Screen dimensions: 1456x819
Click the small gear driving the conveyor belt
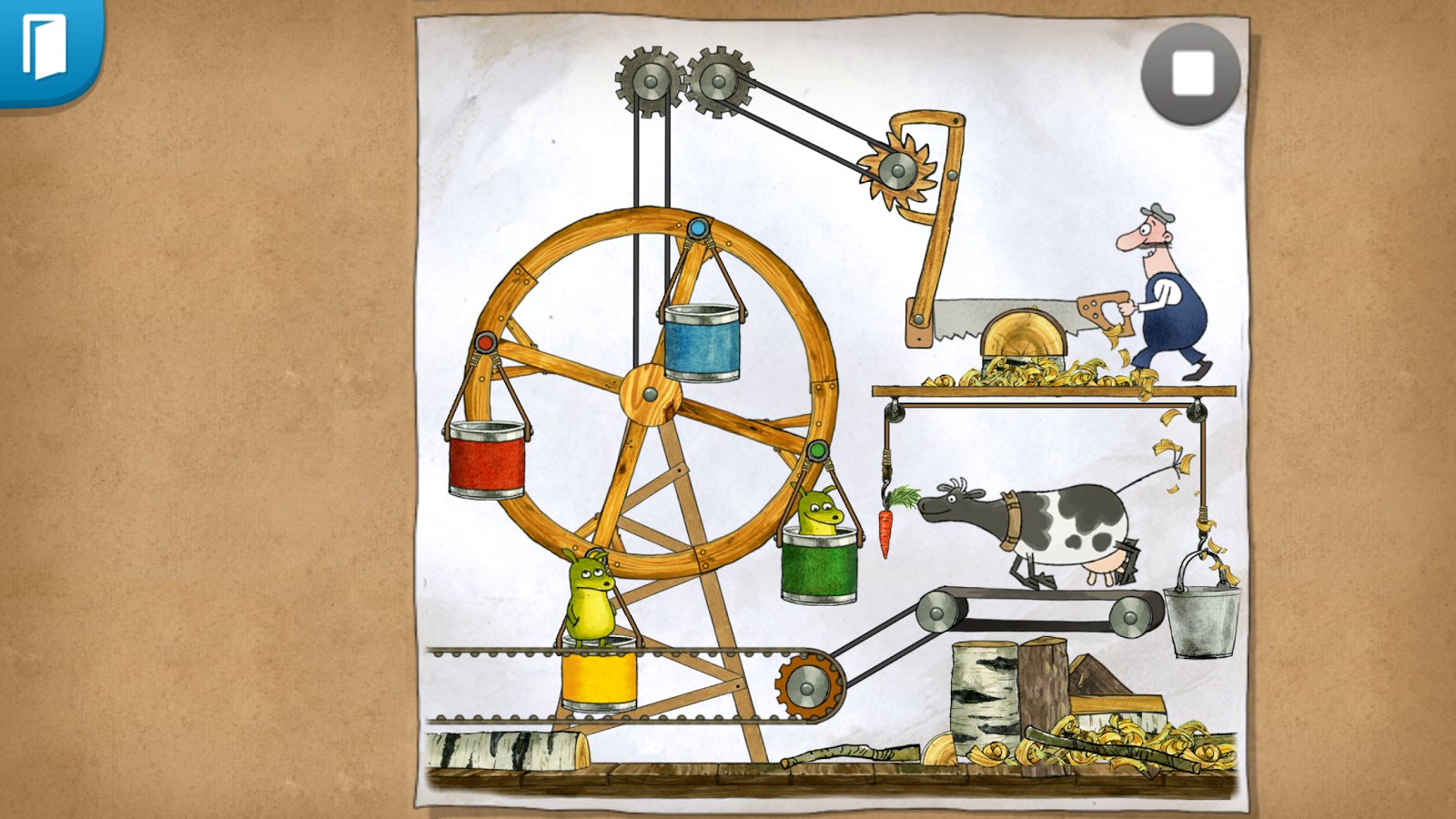point(805,685)
